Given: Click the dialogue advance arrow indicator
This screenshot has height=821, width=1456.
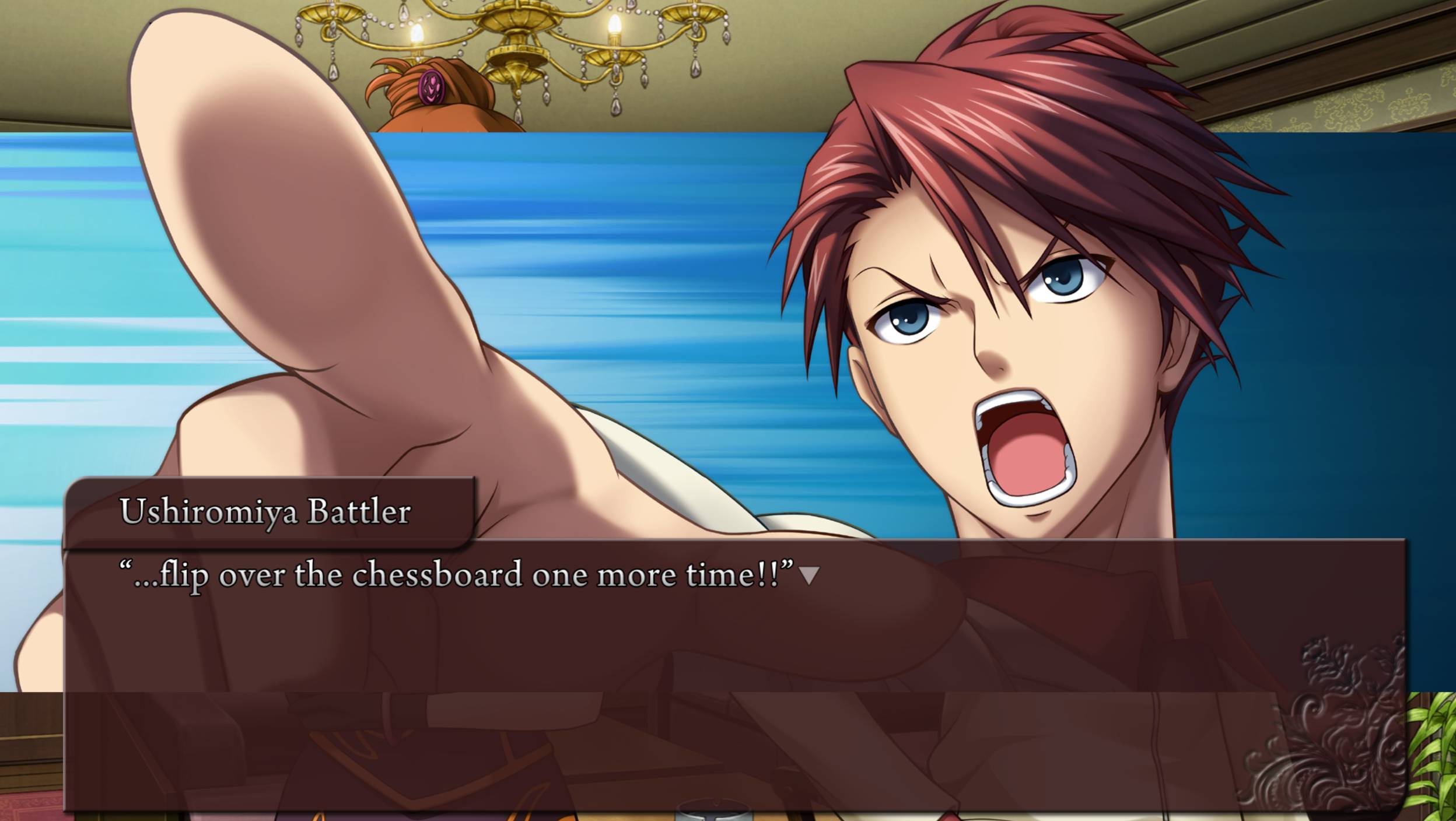Looking at the screenshot, I should (x=808, y=576).
